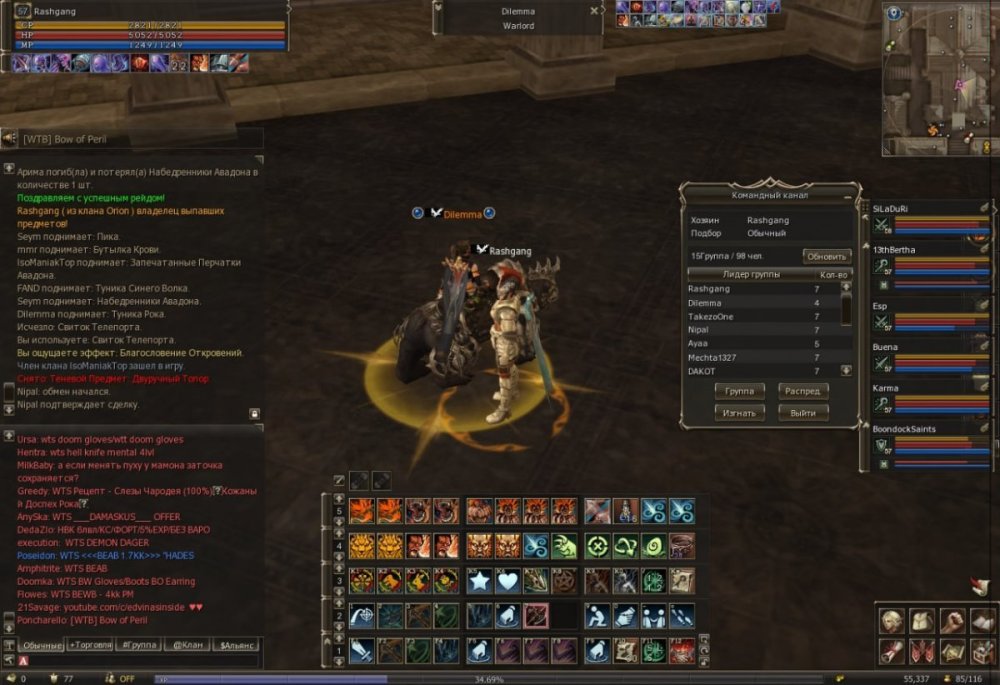Open the Группа button in command channel

point(739,391)
